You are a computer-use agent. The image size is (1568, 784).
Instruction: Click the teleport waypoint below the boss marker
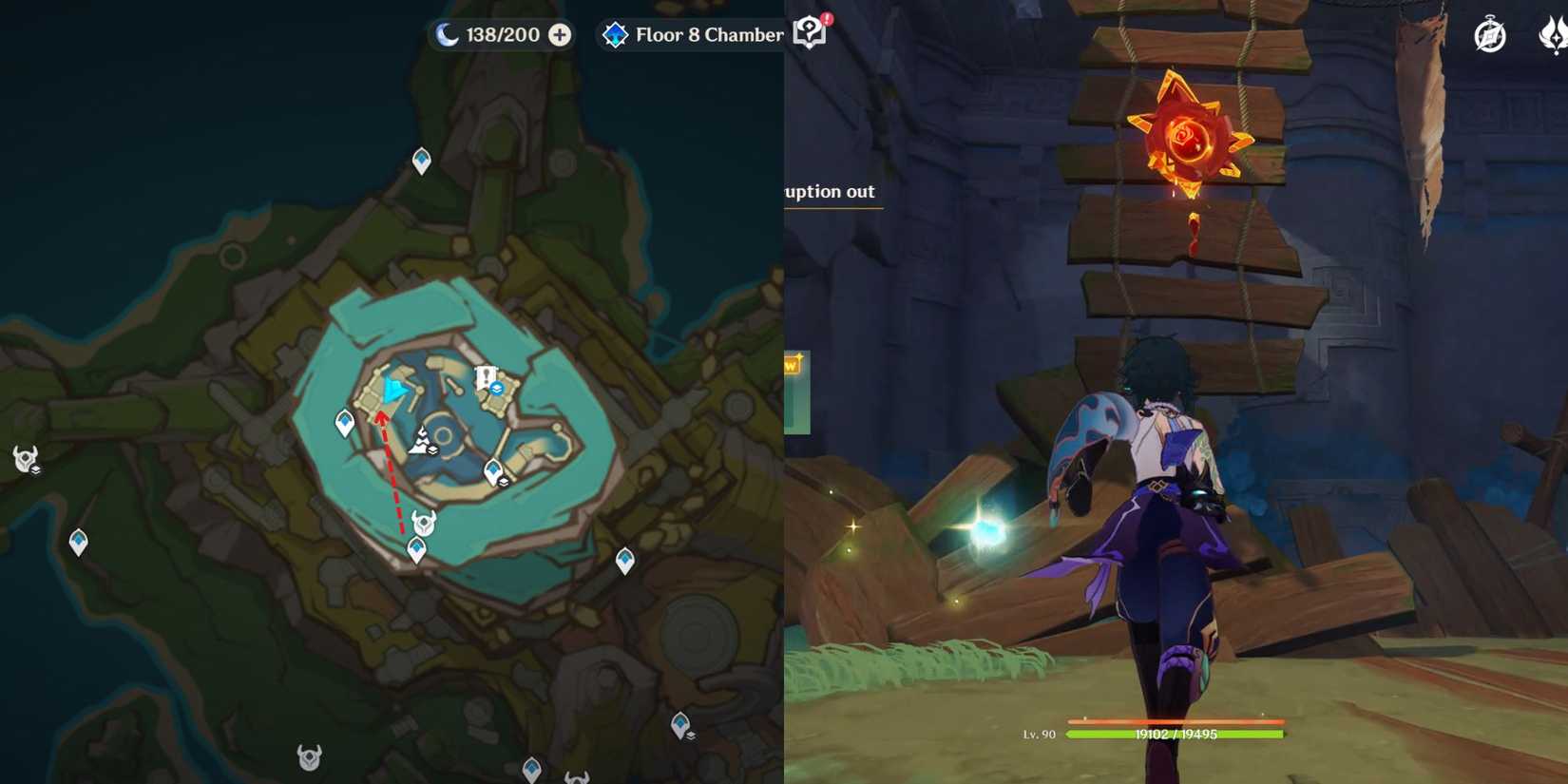pyautogui.click(x=416, y=547)
